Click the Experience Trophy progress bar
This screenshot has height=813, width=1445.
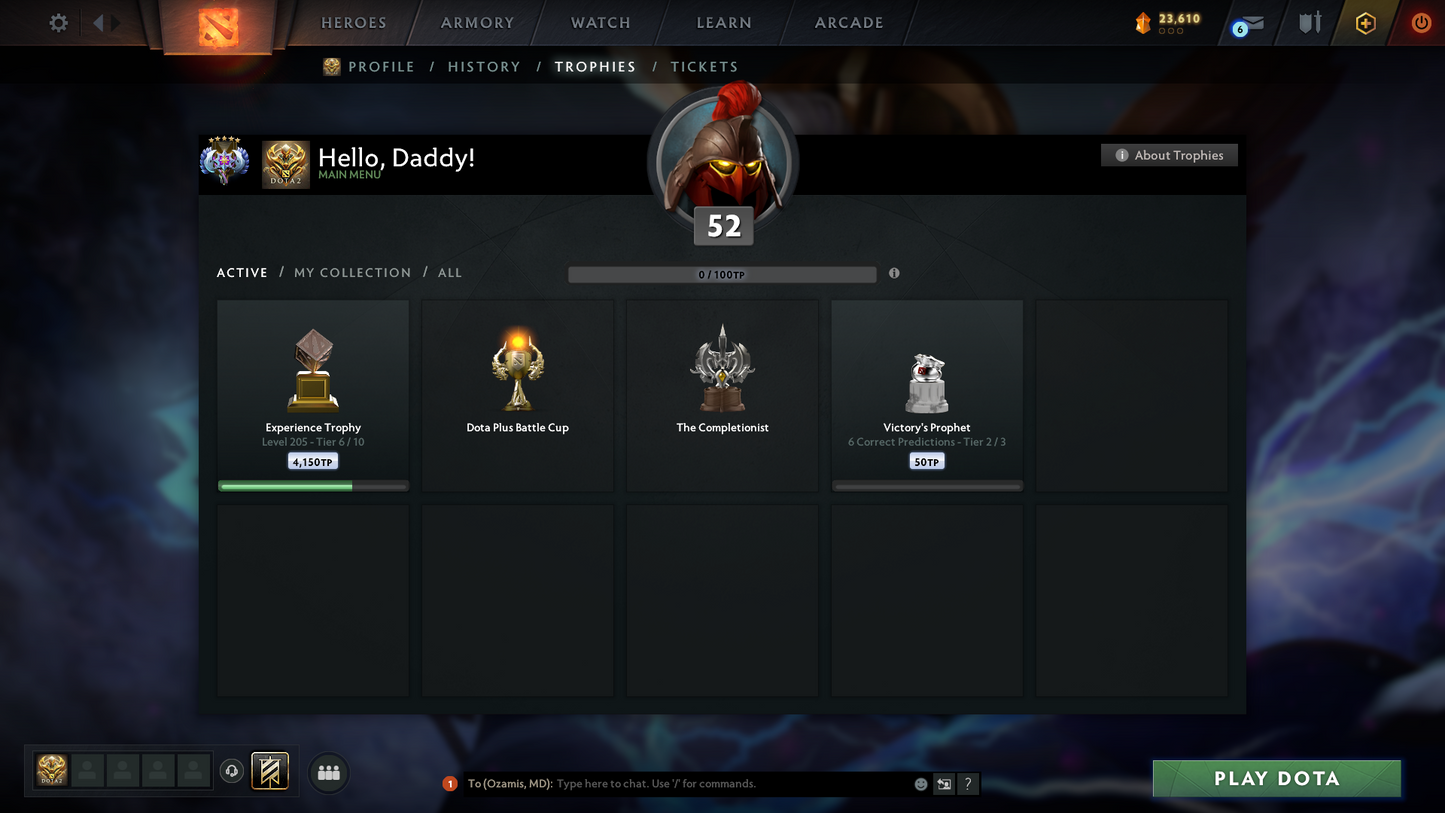(313, 485)
